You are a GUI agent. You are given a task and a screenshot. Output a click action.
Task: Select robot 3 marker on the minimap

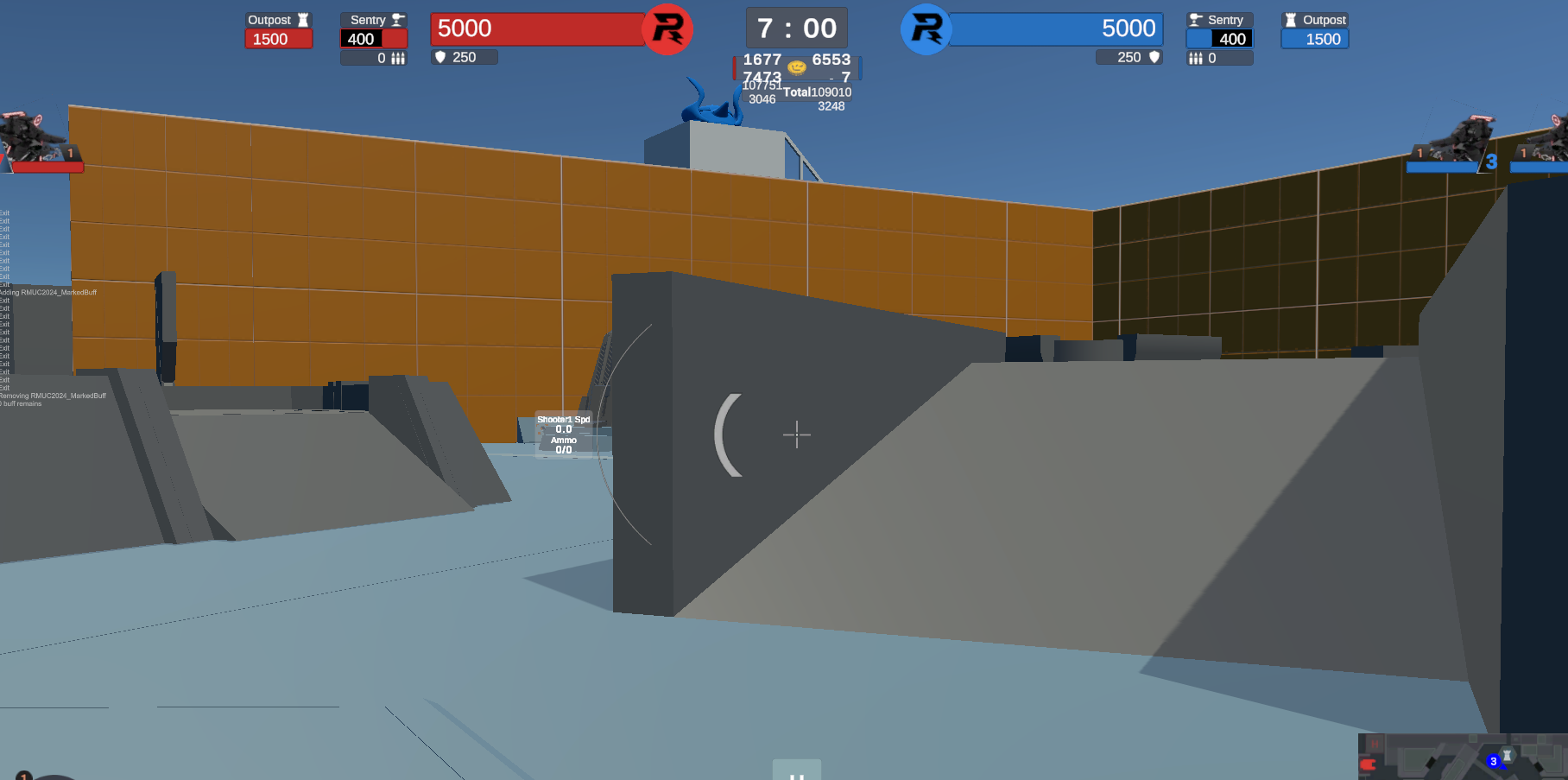[1494, 761]
